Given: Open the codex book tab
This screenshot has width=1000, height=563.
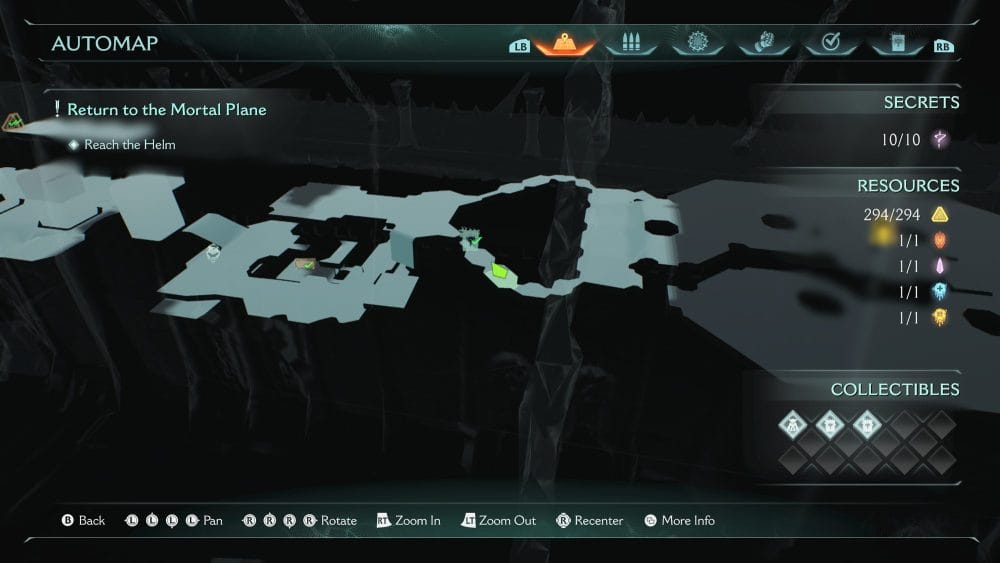Looking at the screenshot, I should coord(895,44).
